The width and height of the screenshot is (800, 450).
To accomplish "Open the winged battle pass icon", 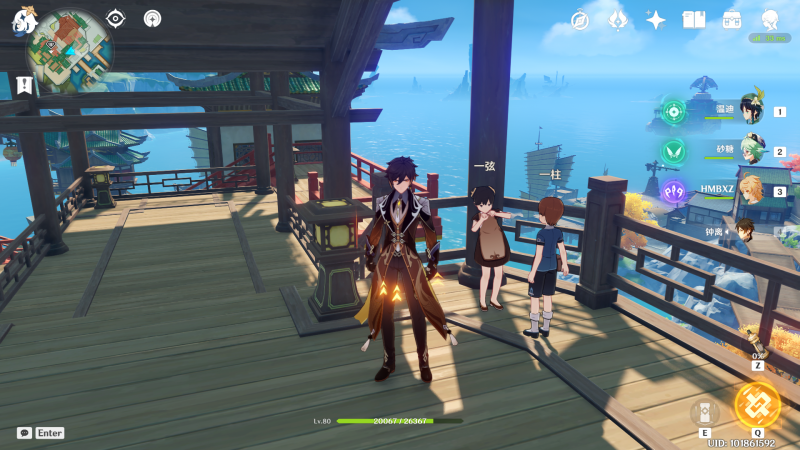I will point(618,20).
